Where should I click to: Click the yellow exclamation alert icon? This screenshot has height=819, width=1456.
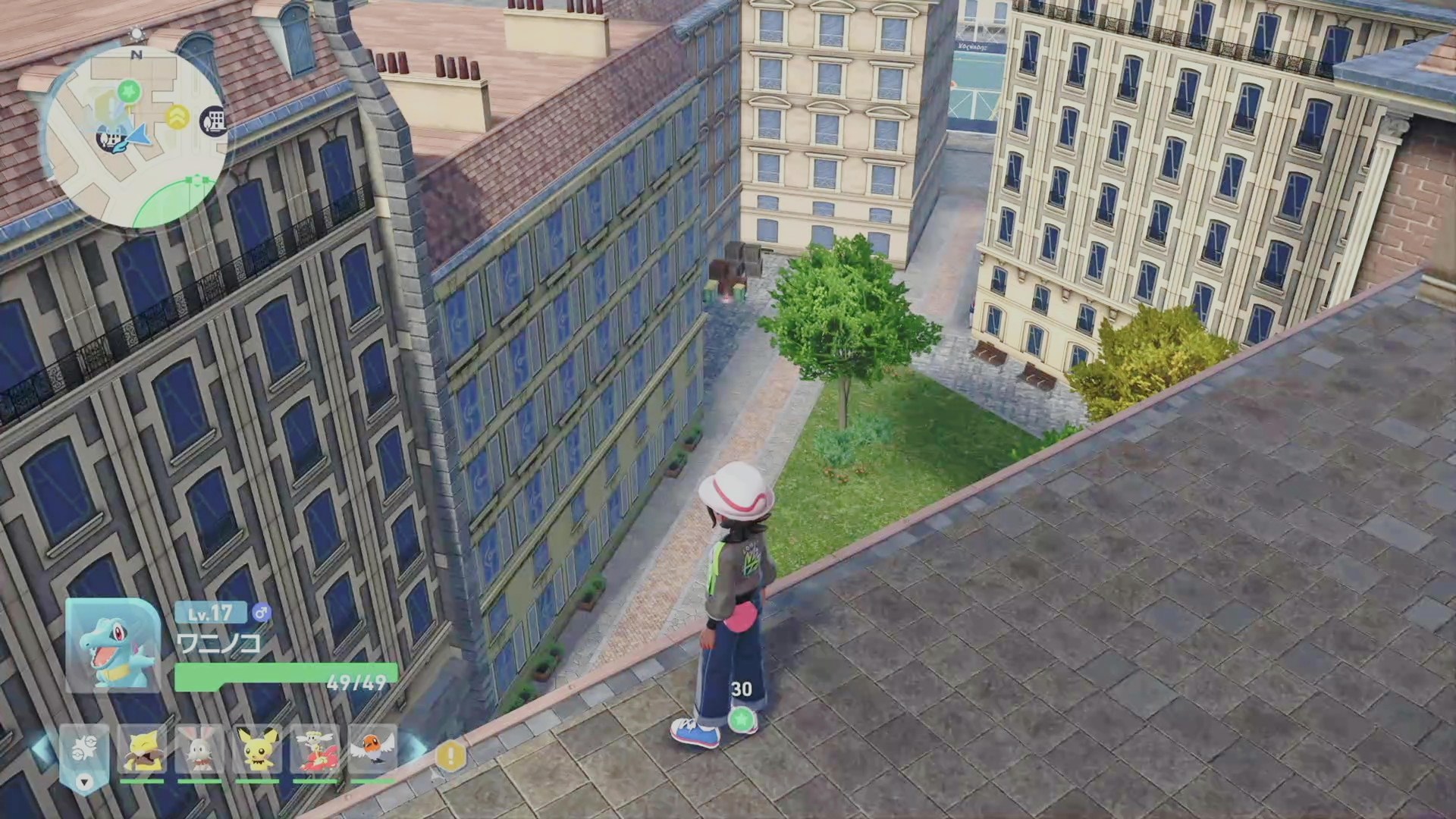tap(451, 755)
